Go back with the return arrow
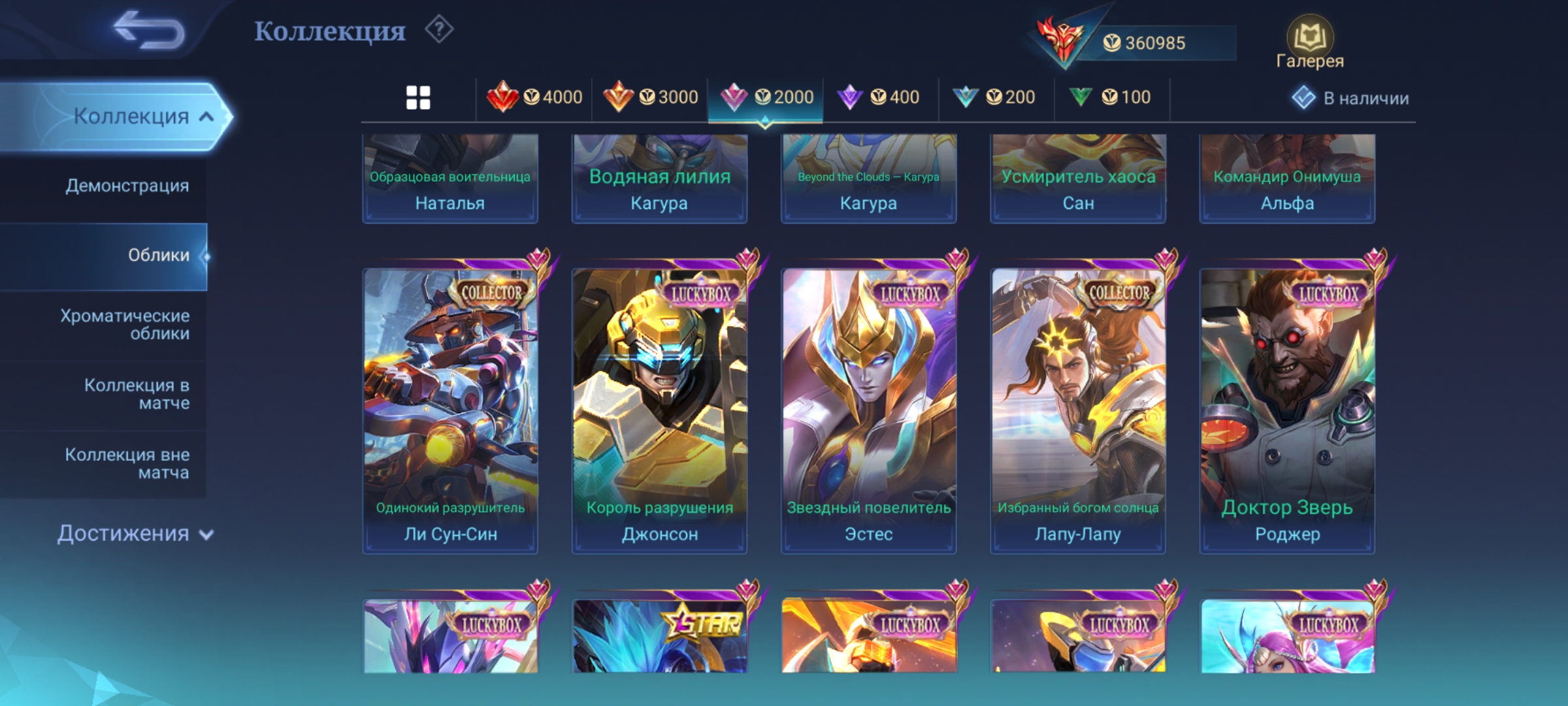1568x706 pixels. pyautogui.click(x=149, y=31)
